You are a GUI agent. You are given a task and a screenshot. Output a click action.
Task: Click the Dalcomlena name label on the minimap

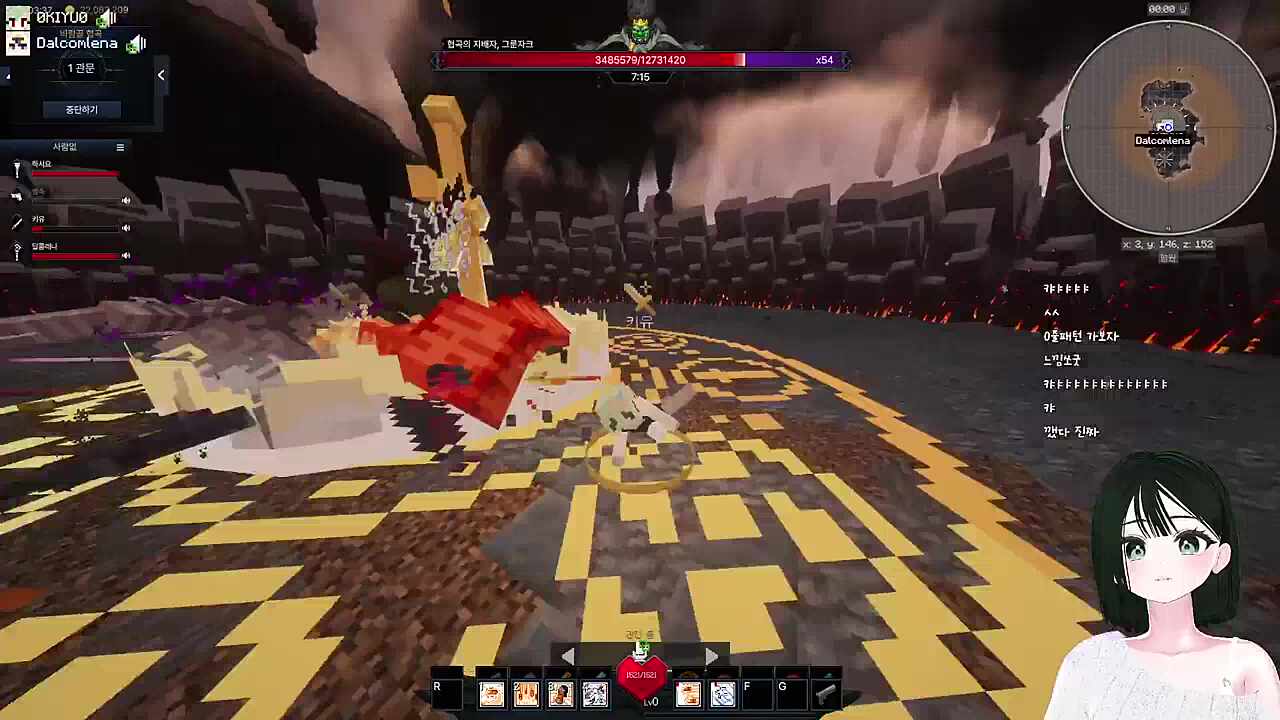coord(1162,141)
